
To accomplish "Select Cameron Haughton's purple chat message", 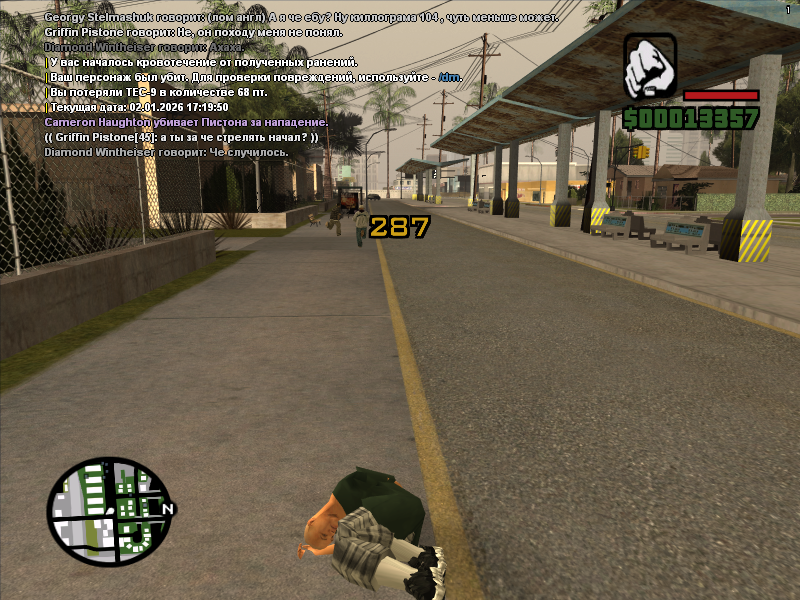I will (186, 122).
